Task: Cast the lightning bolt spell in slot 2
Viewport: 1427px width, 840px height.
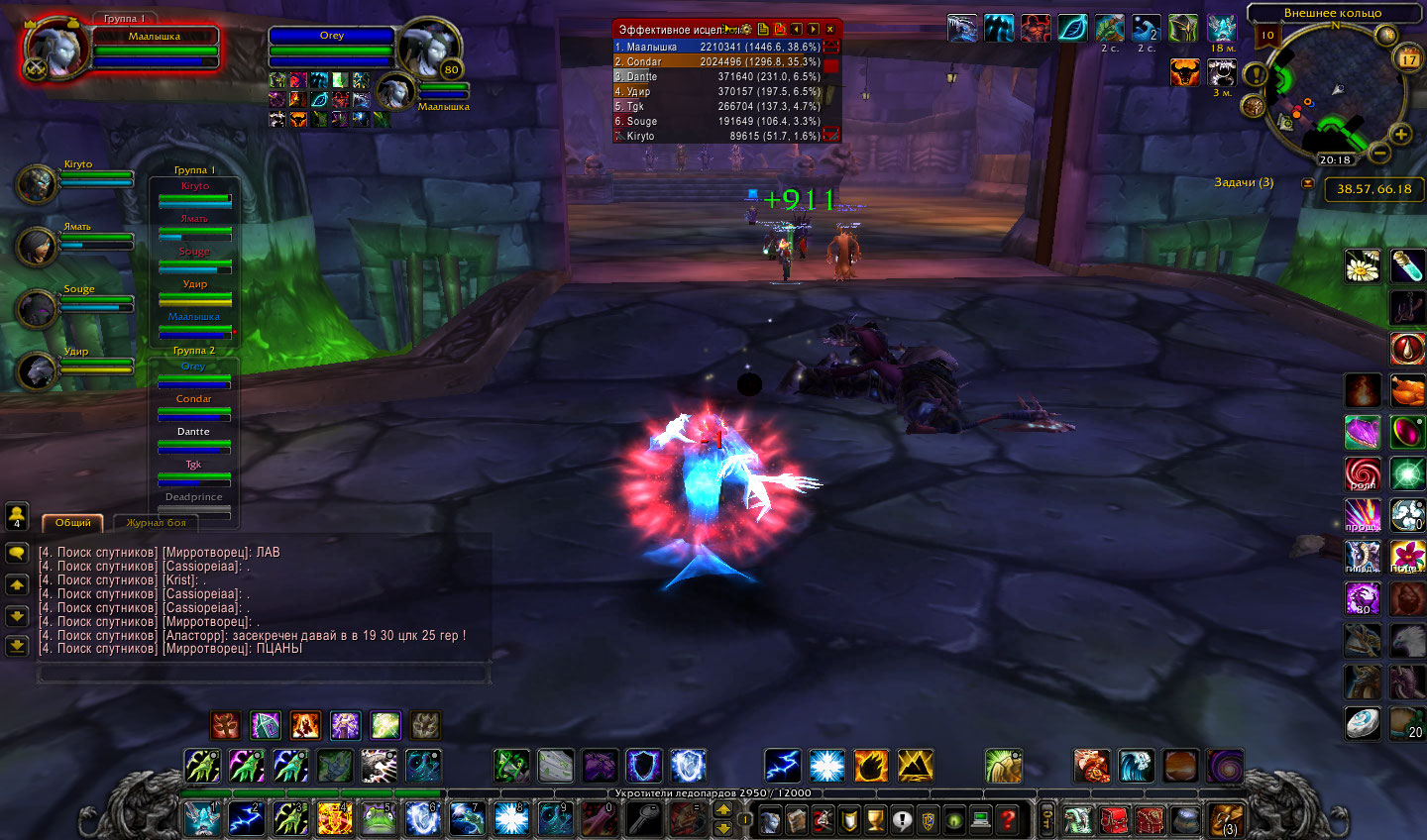Action: coord(246,818)
